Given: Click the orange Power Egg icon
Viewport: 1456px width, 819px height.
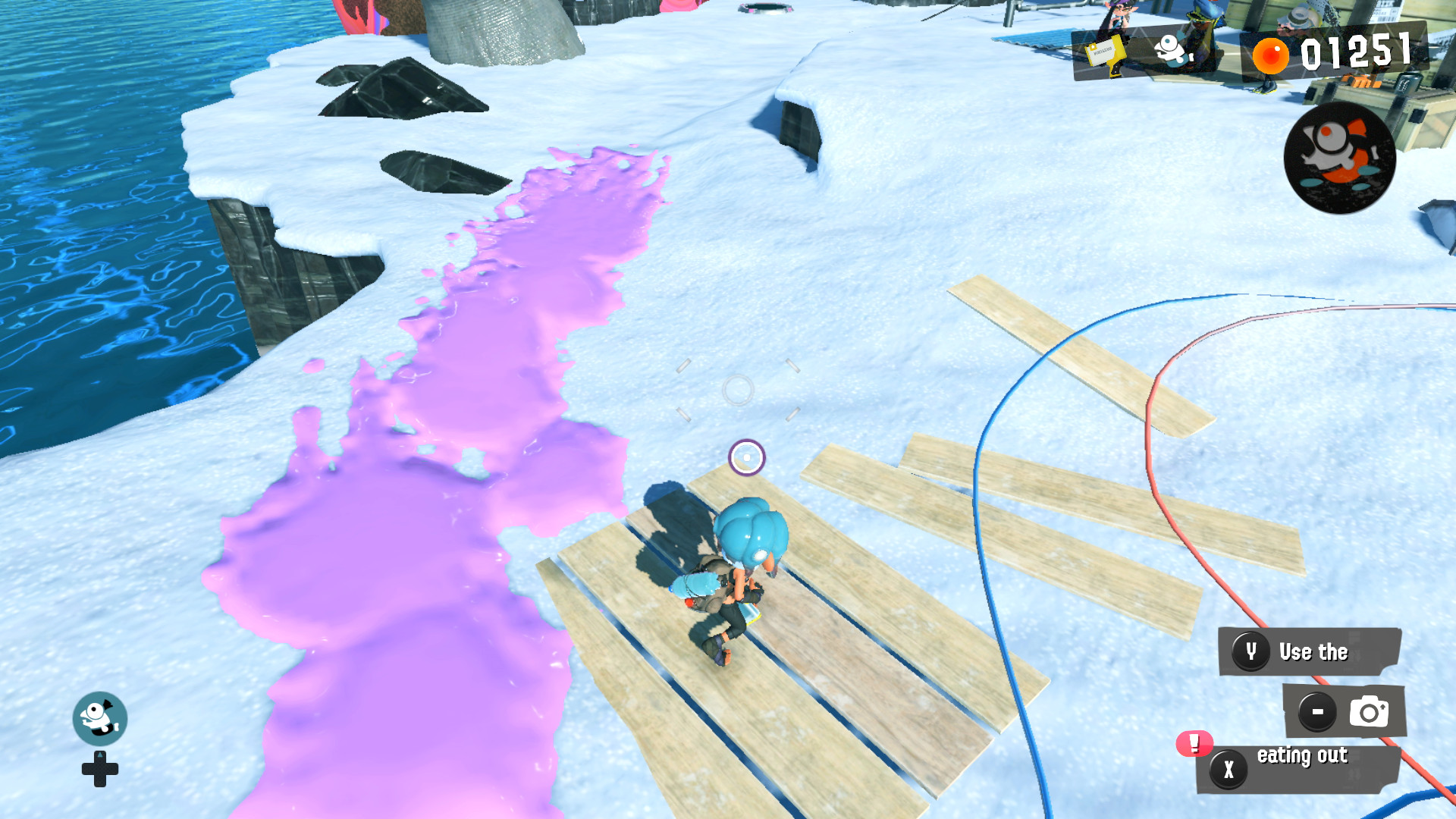Looking at the screenshot, I should coord(1269,54).
